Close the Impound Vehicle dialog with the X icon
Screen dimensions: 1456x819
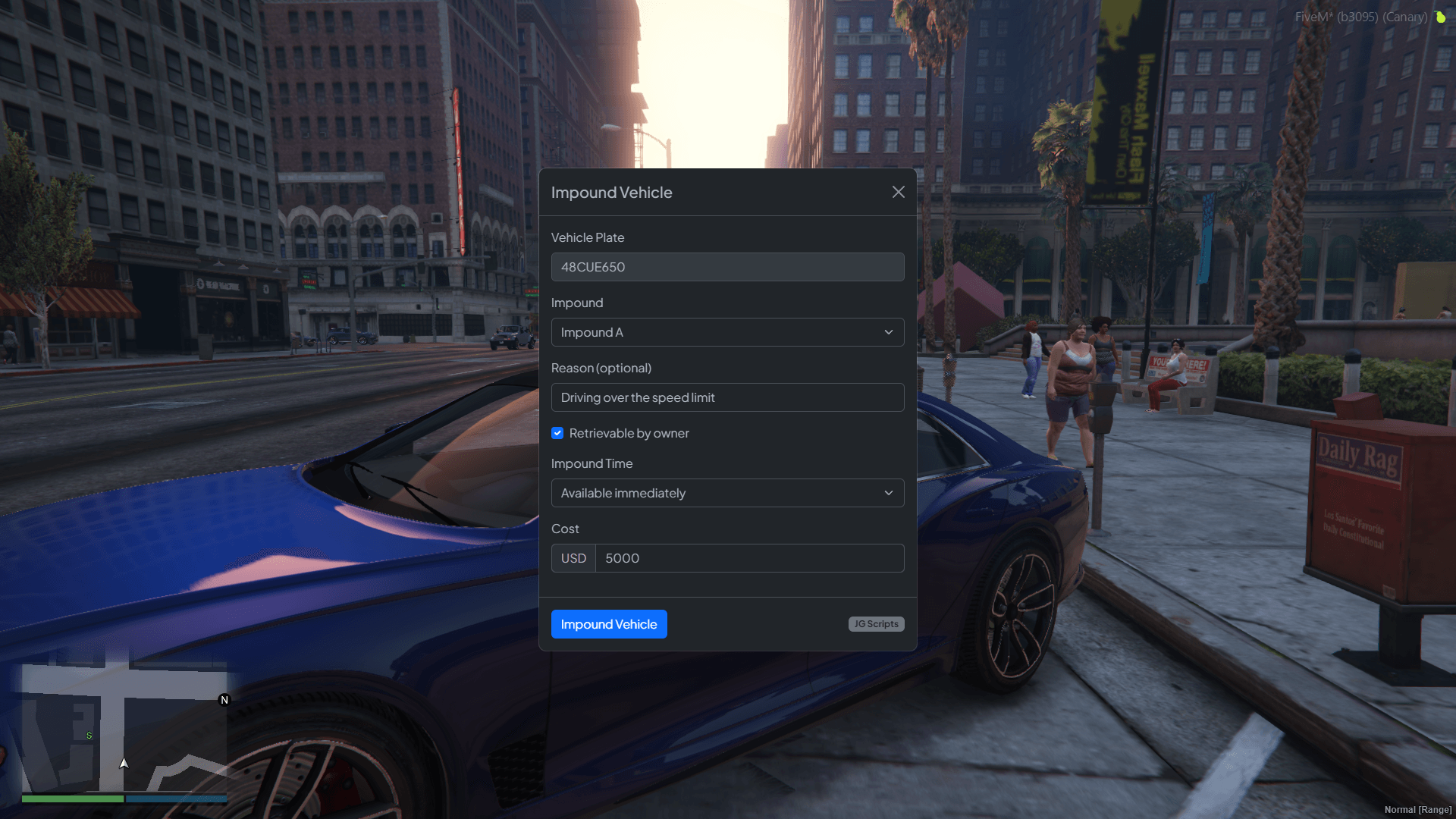pyautogui.click(x=898, y=192)
